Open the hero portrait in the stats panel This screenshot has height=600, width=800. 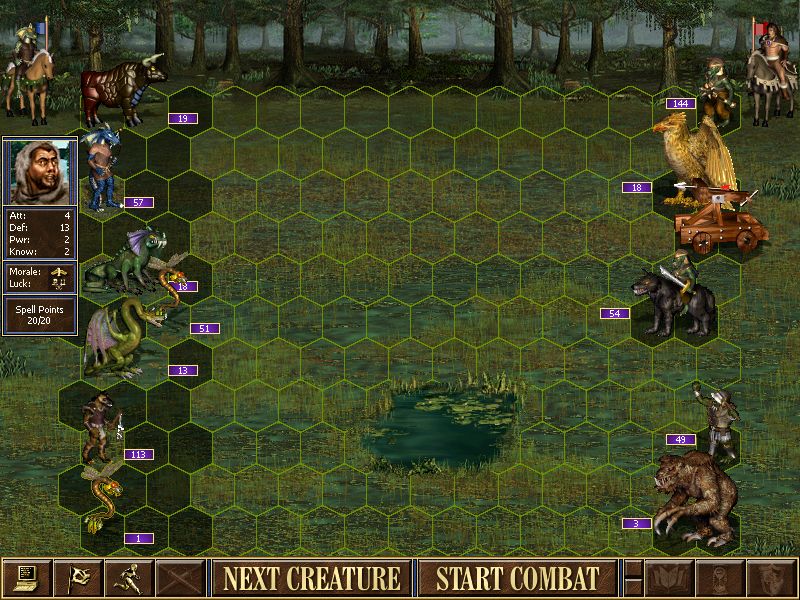pos(40,172)
